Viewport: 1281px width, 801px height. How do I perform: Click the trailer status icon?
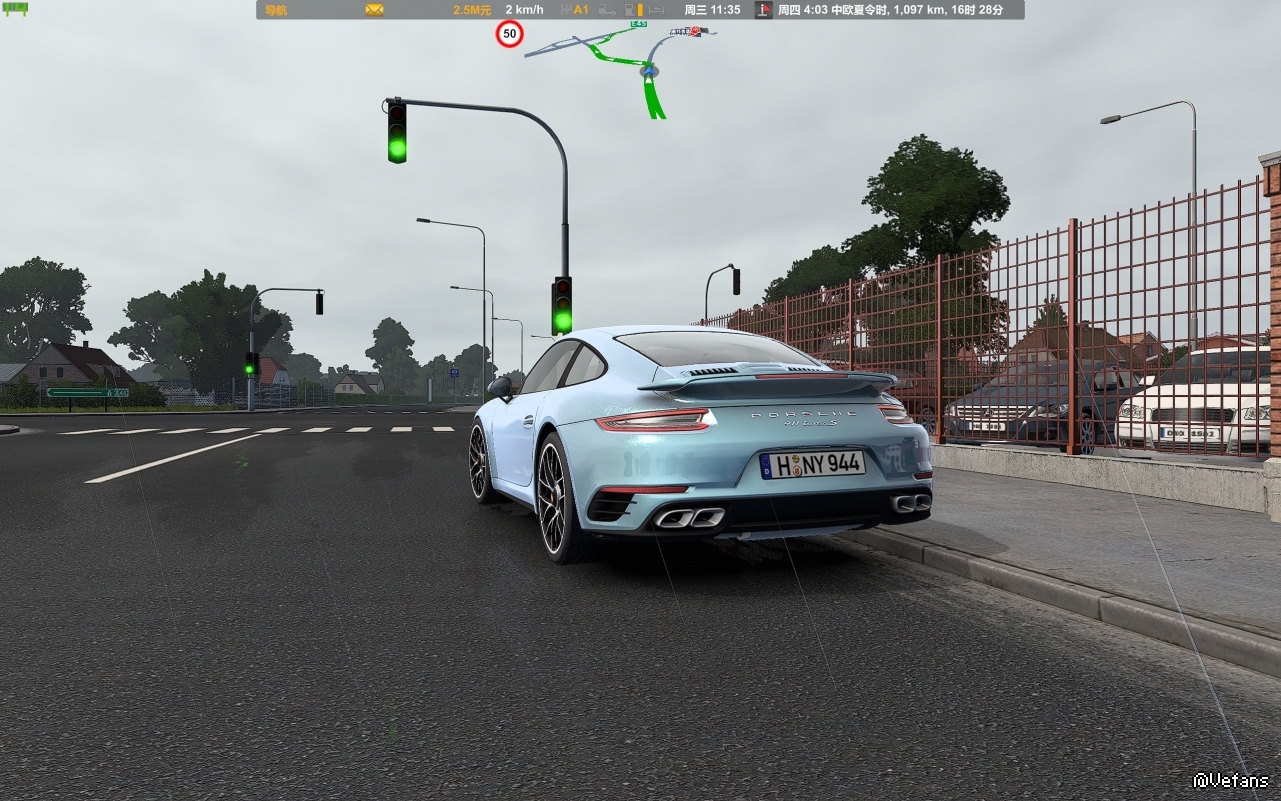(607, 10)
